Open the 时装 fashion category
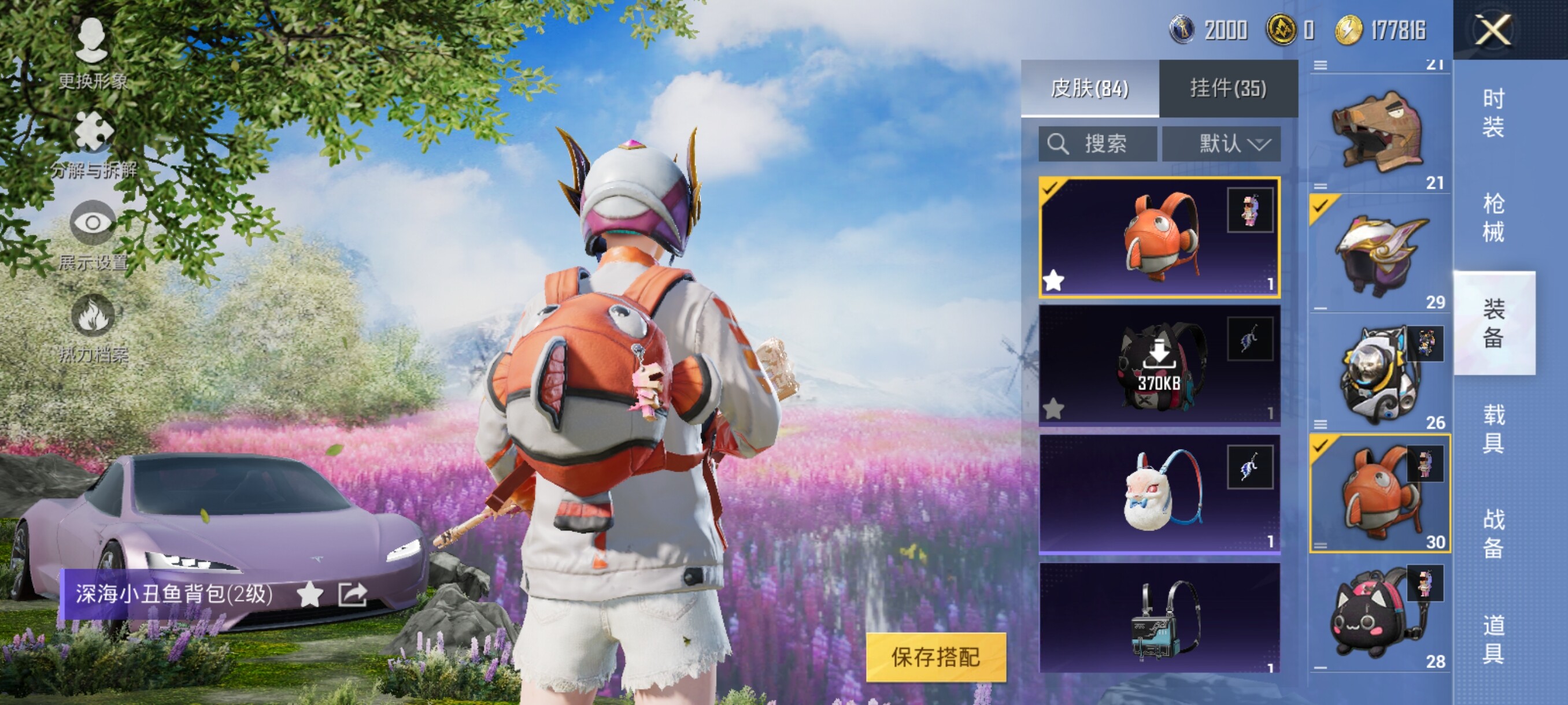The height and width of the screenshot is (705, 1568). 1493,113
